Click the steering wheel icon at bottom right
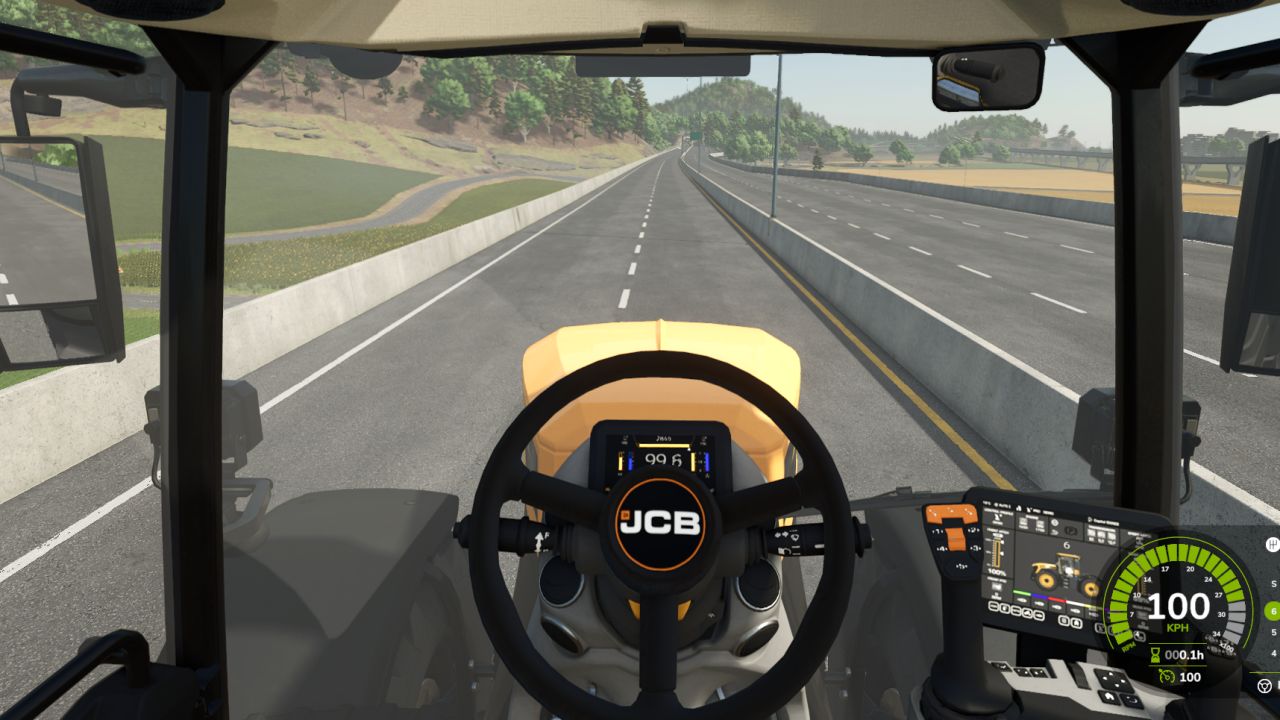This screenshot has height=720, width=1280. 1263,684
